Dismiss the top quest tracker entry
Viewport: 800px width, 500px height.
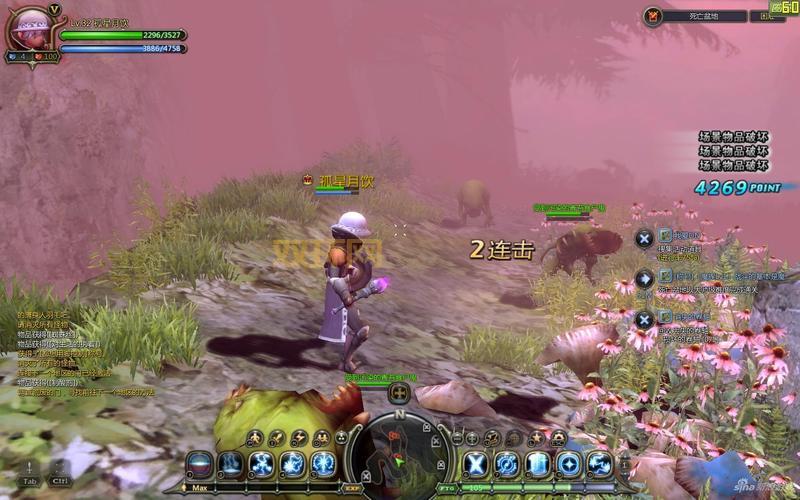pyautogui.click(x=645, y=238)
